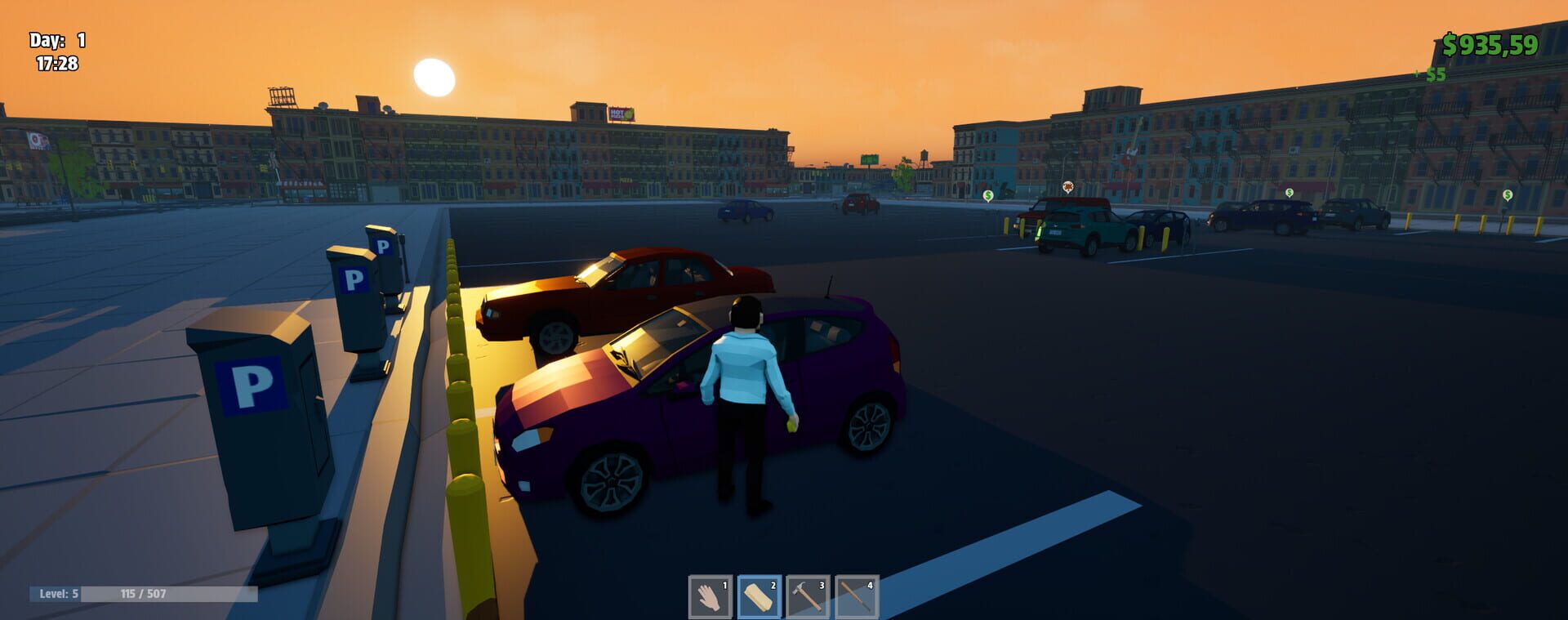
Task: Click the green dollar marker above the teal SUV
Action: click(x=987, y=196)
